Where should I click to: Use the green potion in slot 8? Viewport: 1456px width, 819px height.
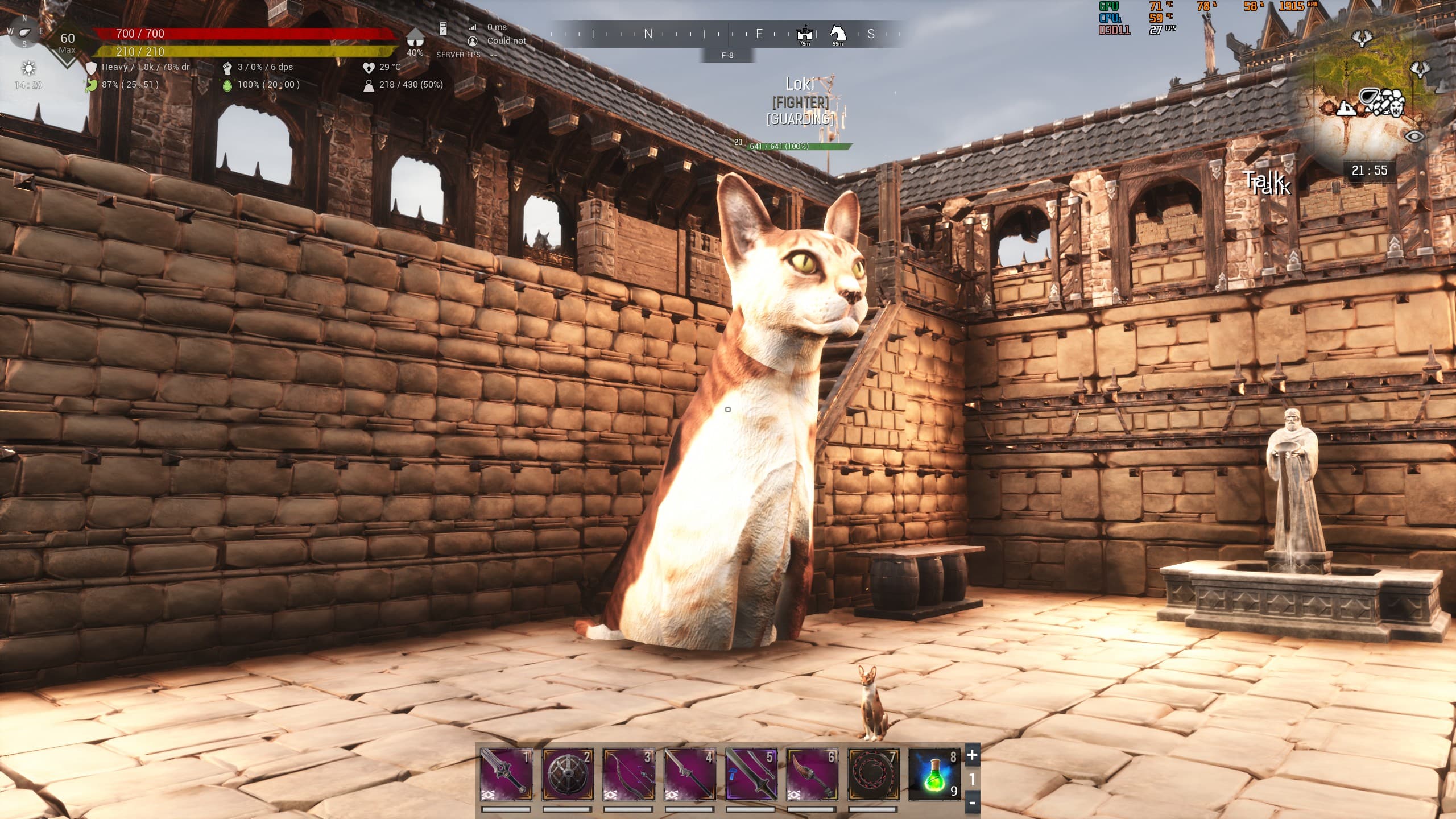click(934, 774)
